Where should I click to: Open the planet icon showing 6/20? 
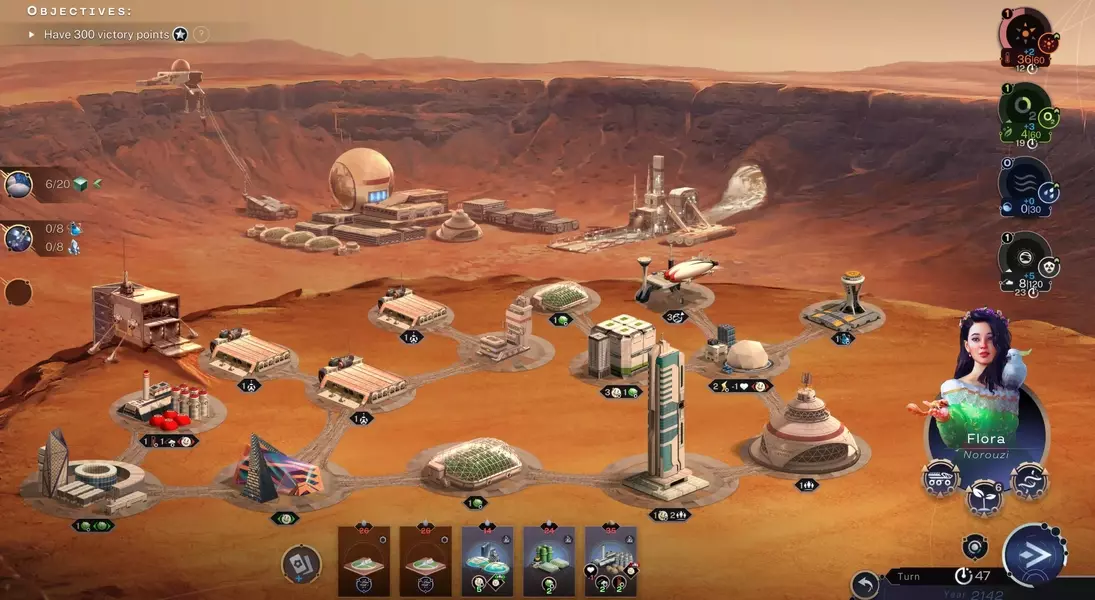coord(19,184)
